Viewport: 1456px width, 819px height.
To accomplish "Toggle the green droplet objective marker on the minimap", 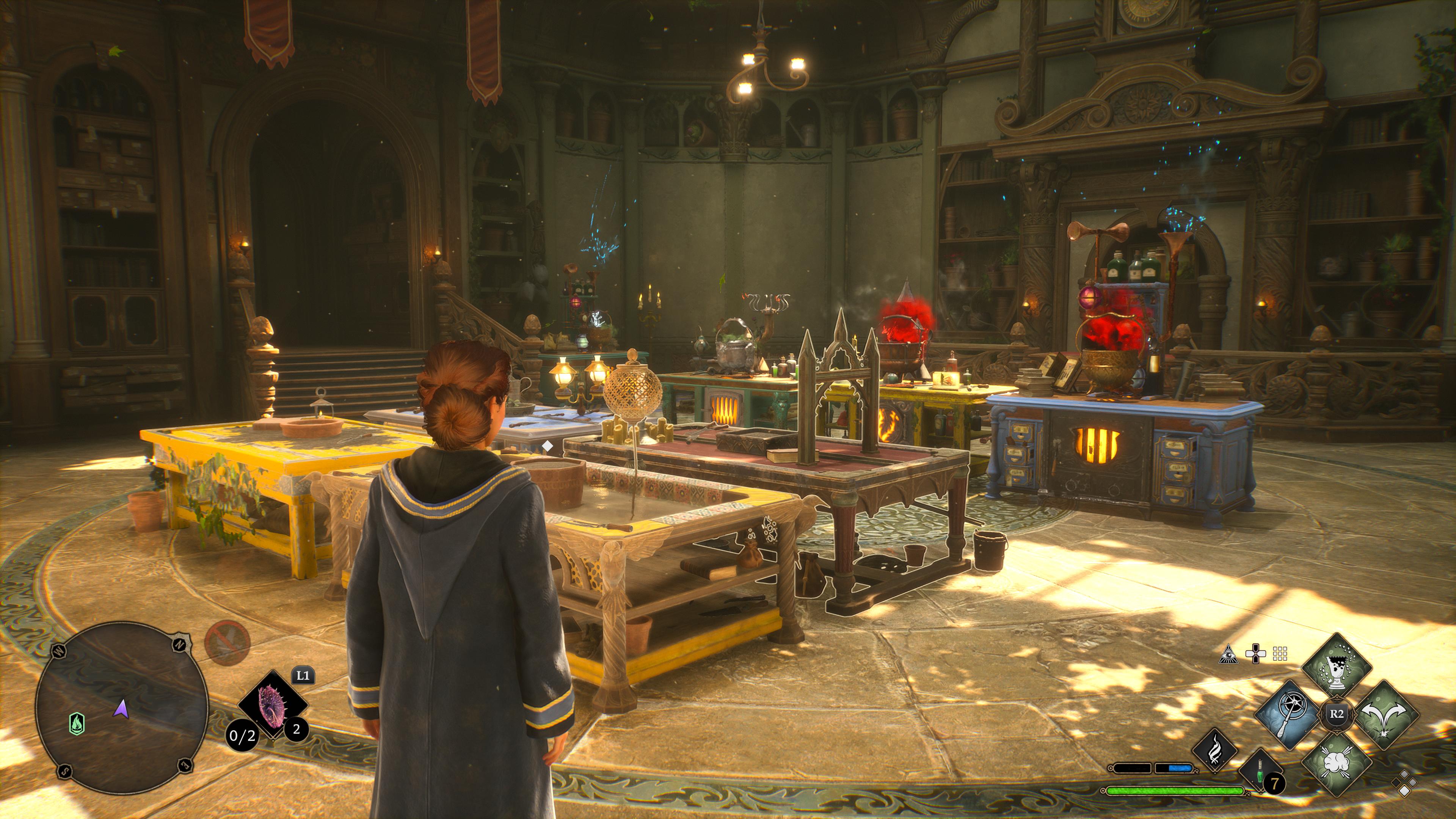I will point(77,723).
